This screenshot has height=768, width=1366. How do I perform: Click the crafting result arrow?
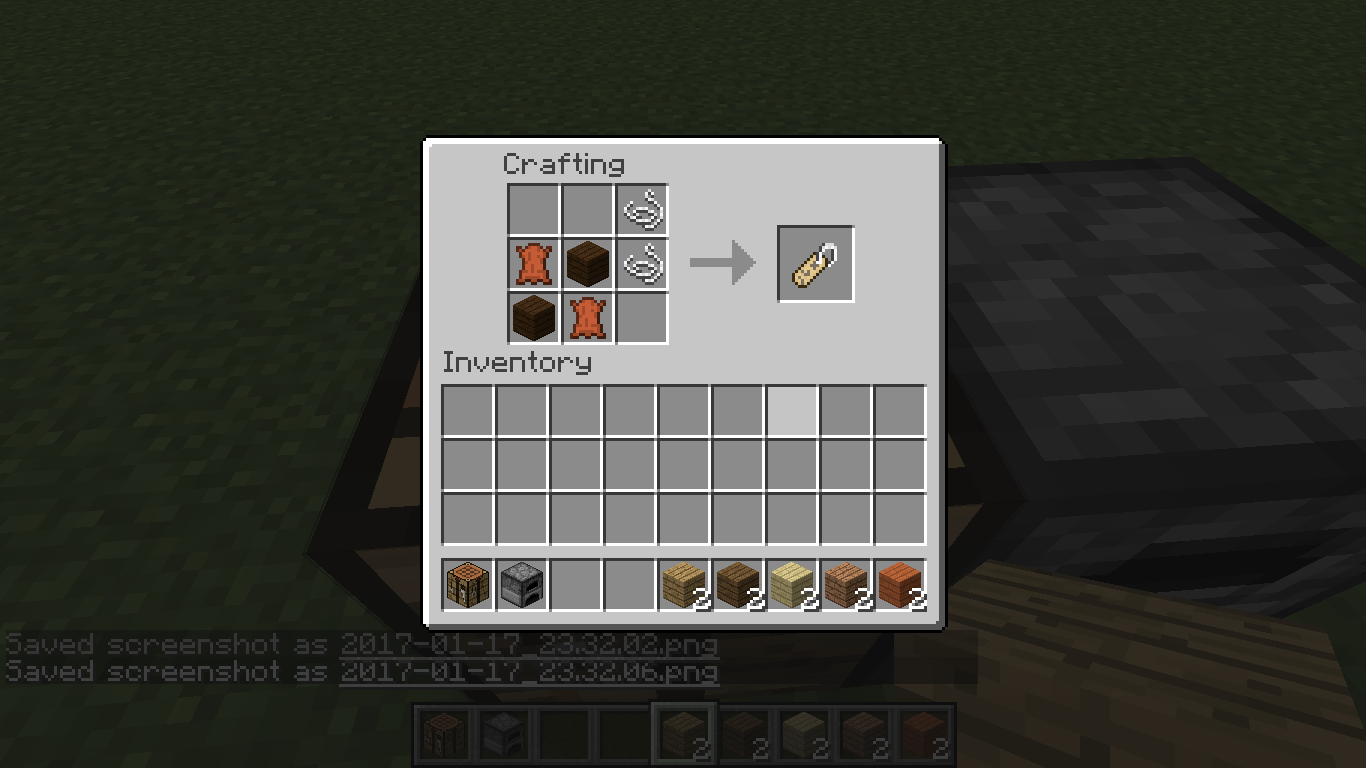click(x=722, y=263)
